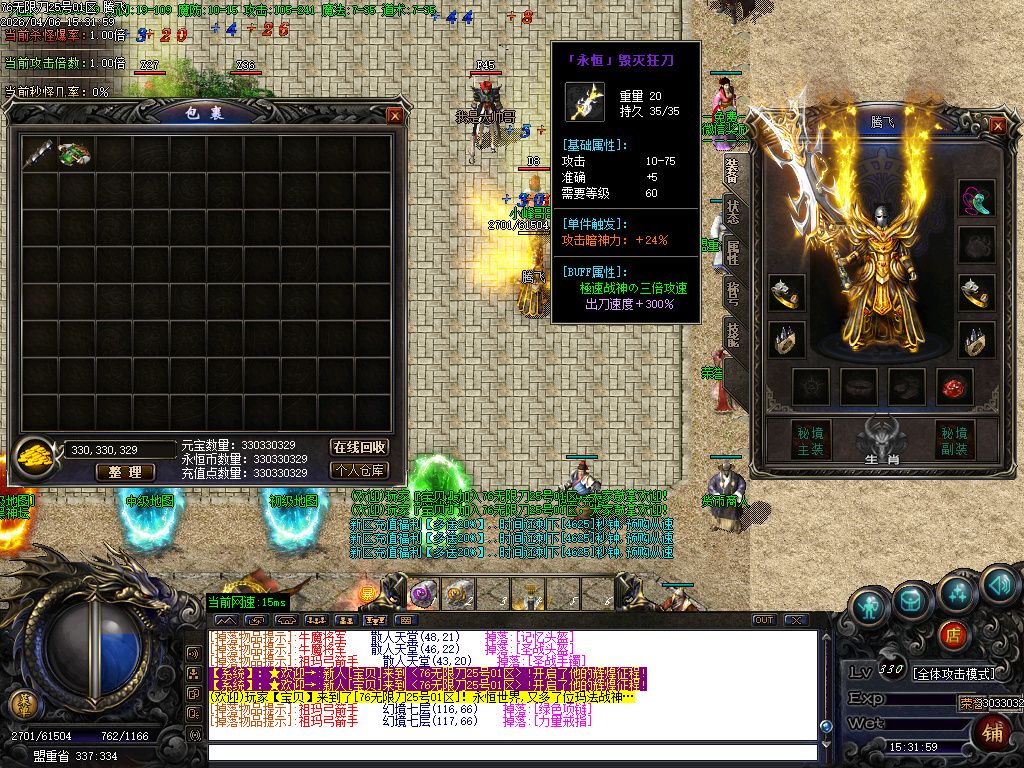Image resolution: width=1024 pixels, height=768 pixels.
Task: Open the 铺 stall button
Action: (993, 733)
